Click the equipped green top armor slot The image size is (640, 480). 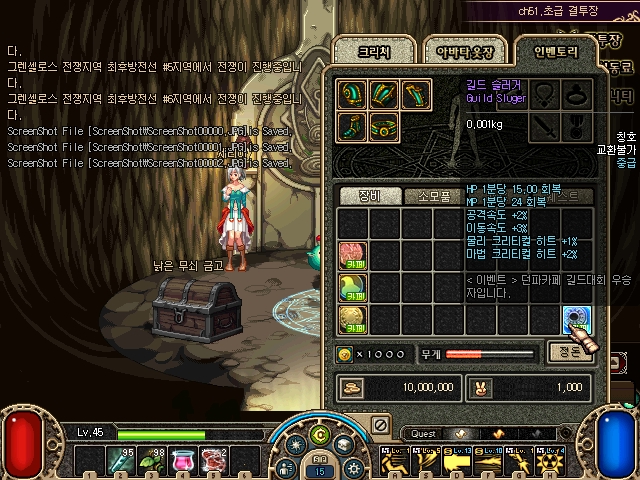[385, 94]
